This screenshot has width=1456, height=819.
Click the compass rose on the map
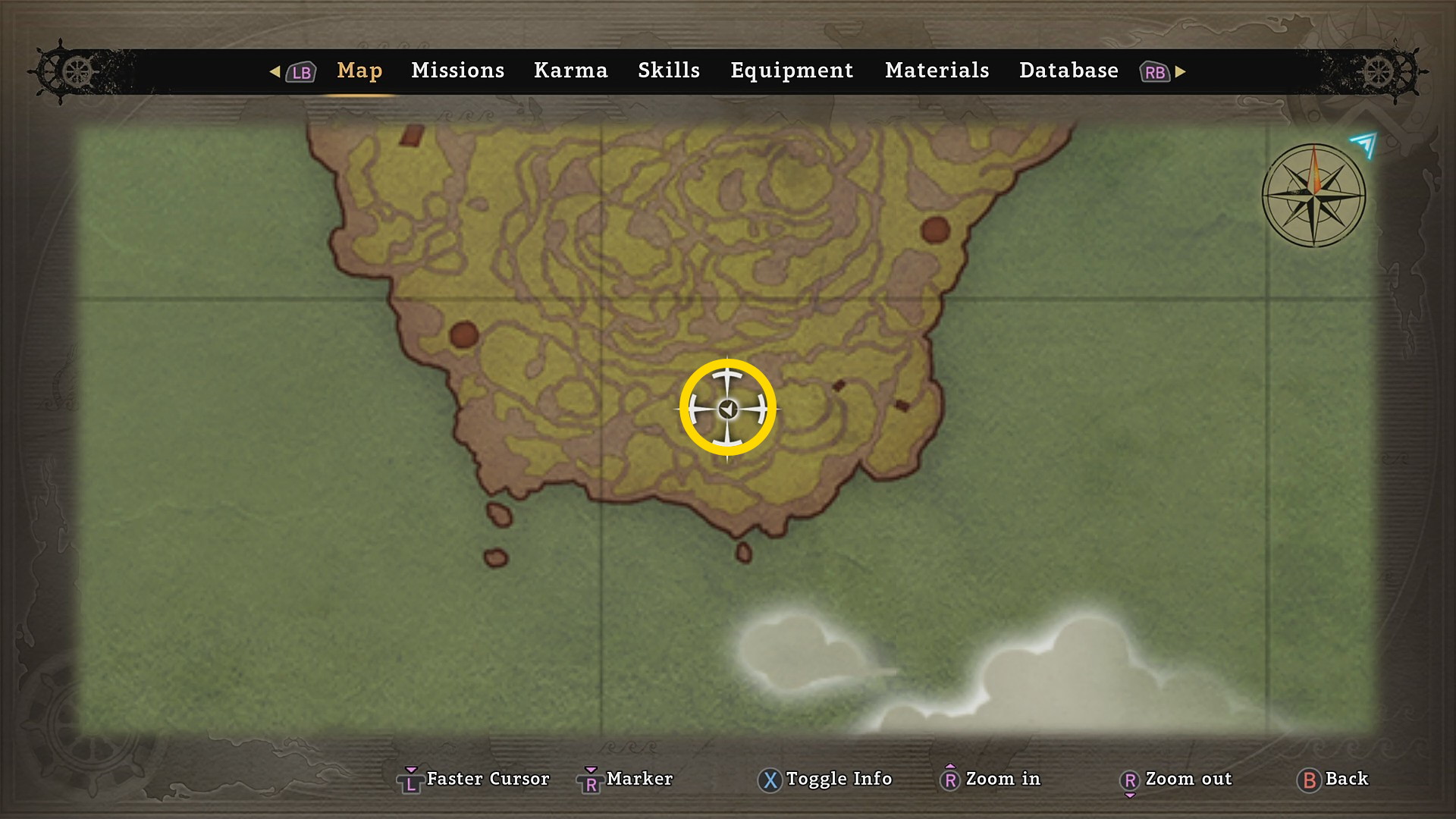coord(1313,196)
